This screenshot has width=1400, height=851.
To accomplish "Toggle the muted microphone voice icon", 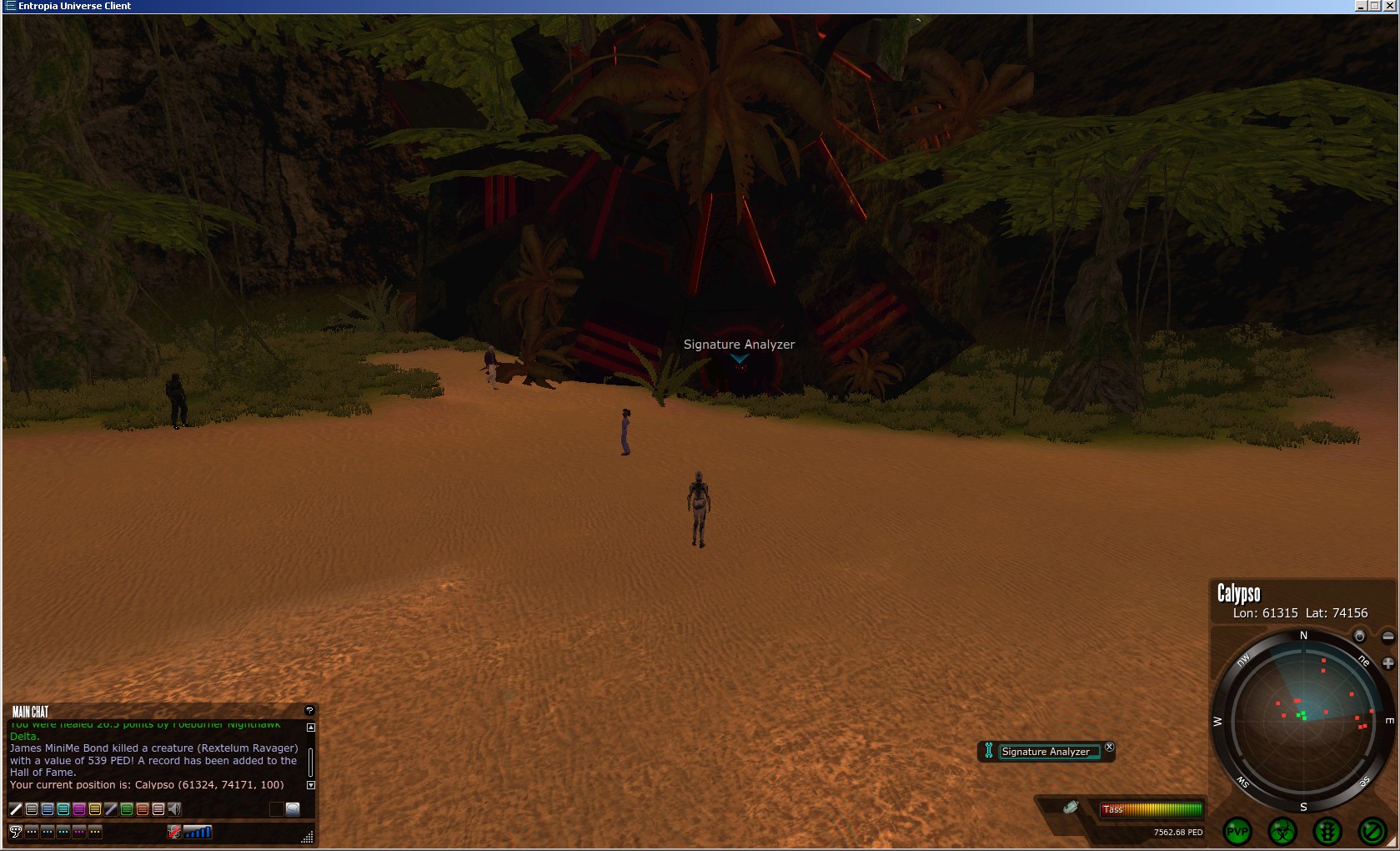I will [174, 832].
